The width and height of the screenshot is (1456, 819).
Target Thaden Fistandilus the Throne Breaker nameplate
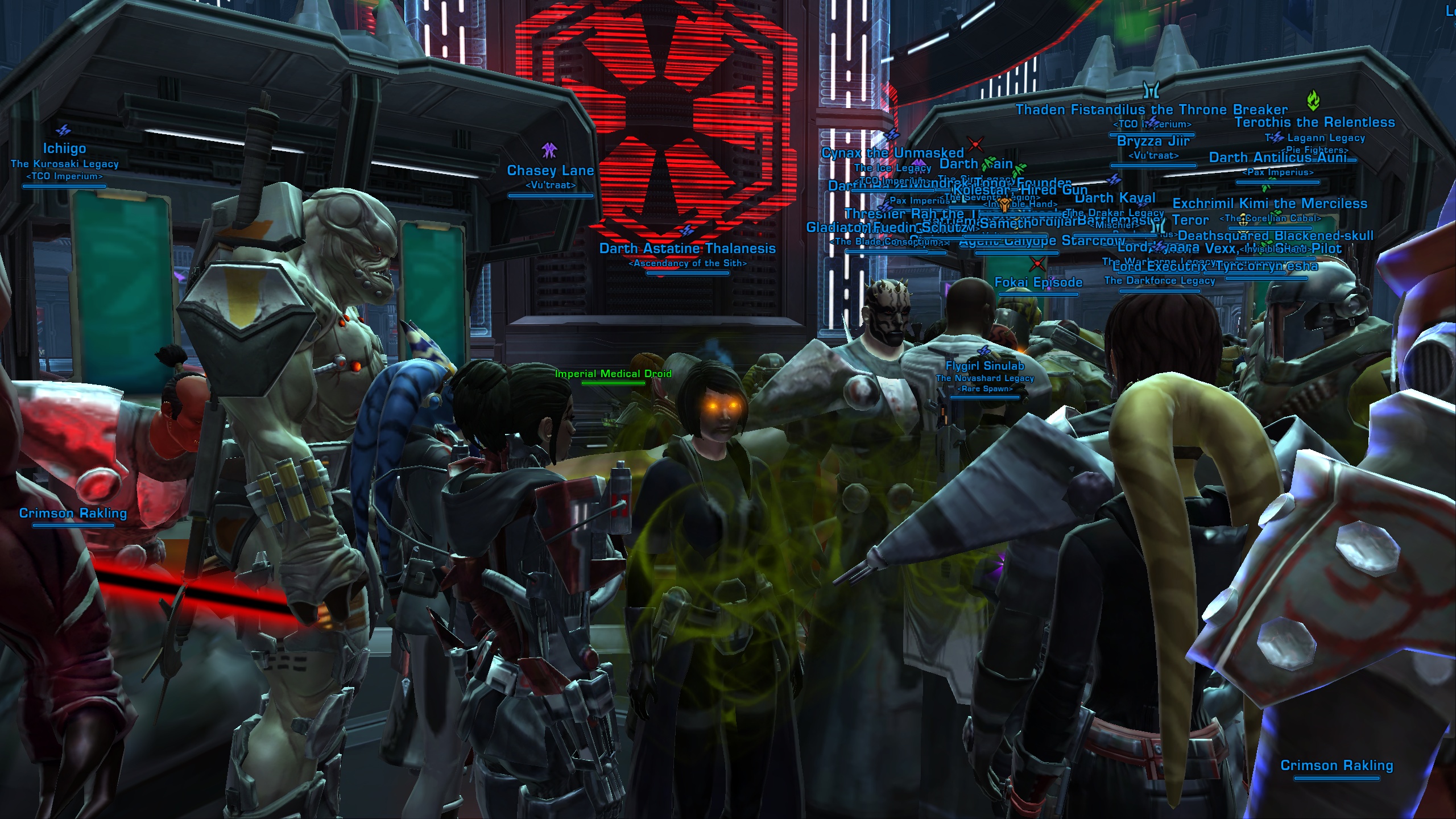coord(1151,110)
